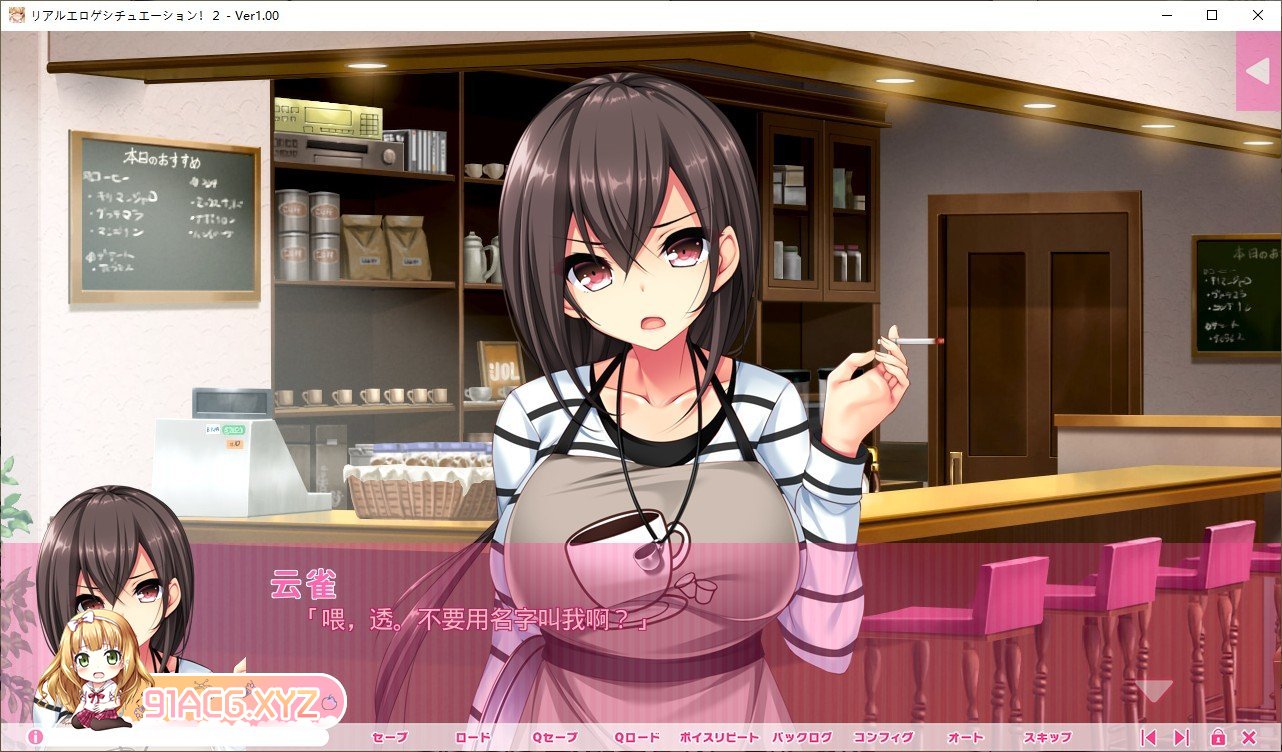Screen dimensions: 1282x752
Task: Click the pink triangle tab at top-right
Action: 1257,71
